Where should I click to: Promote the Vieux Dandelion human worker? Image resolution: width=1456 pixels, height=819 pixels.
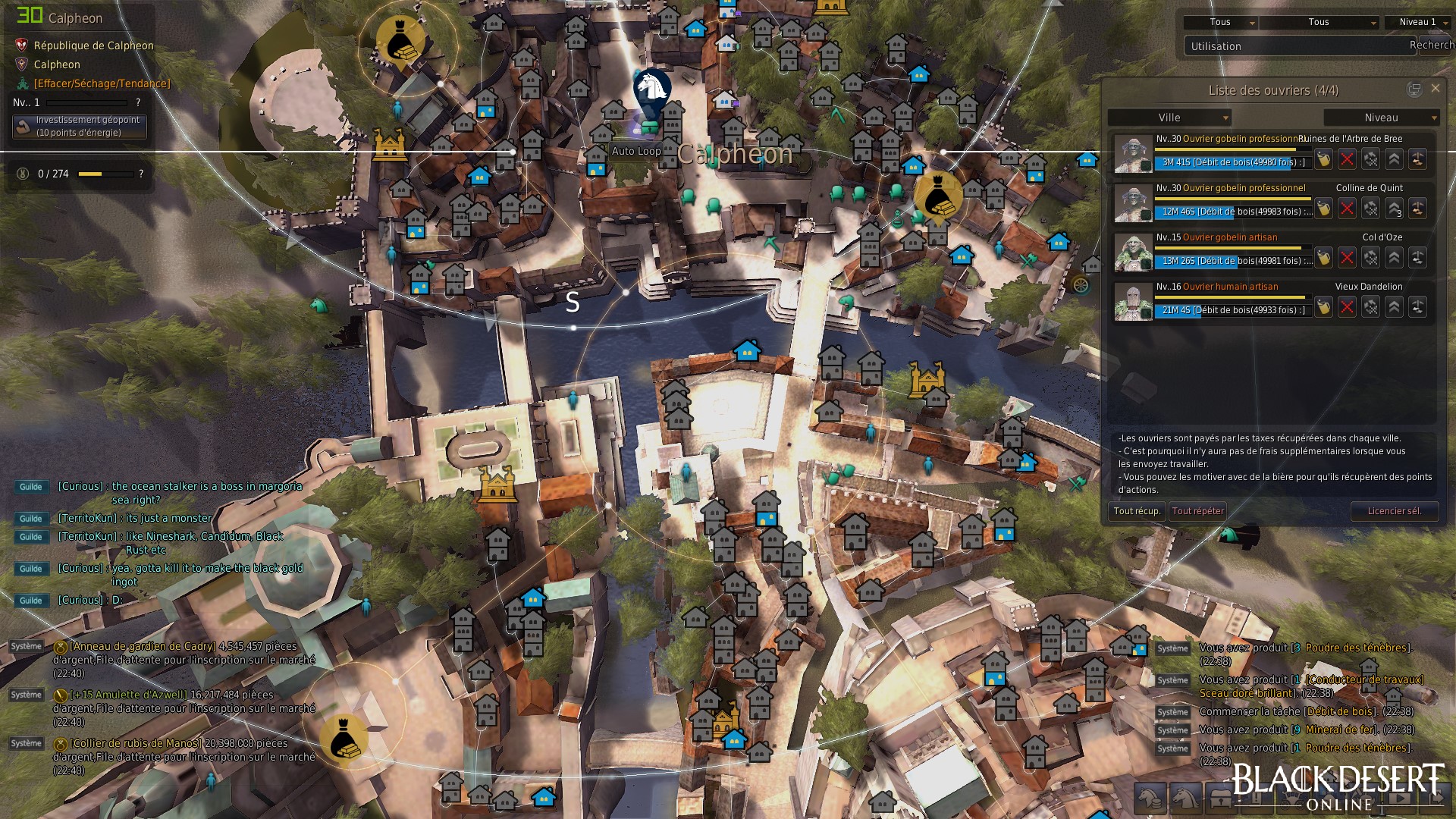(x=1394, y=307)
